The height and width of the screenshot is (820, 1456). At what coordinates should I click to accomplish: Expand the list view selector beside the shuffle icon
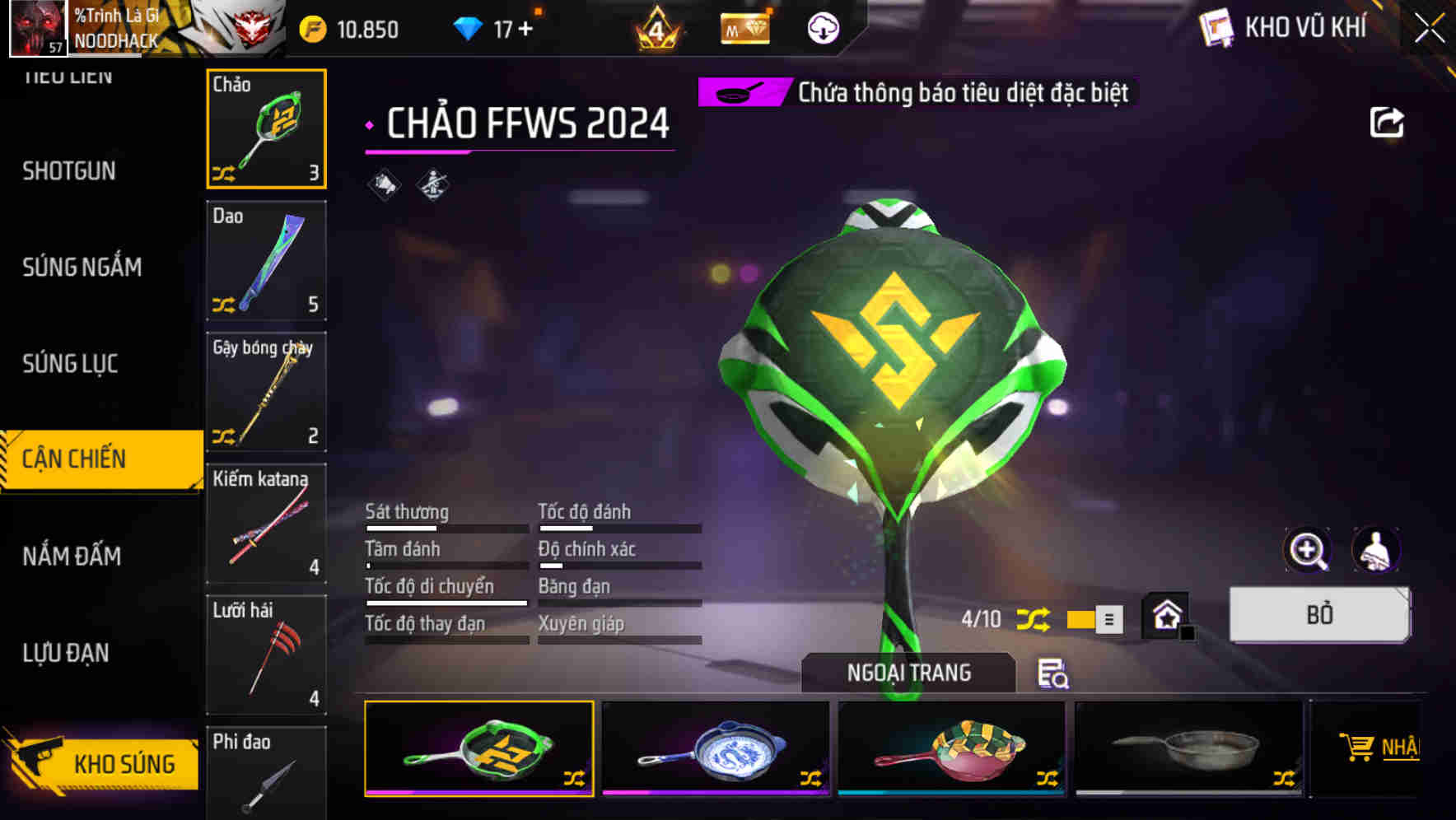click(1108, 618)
